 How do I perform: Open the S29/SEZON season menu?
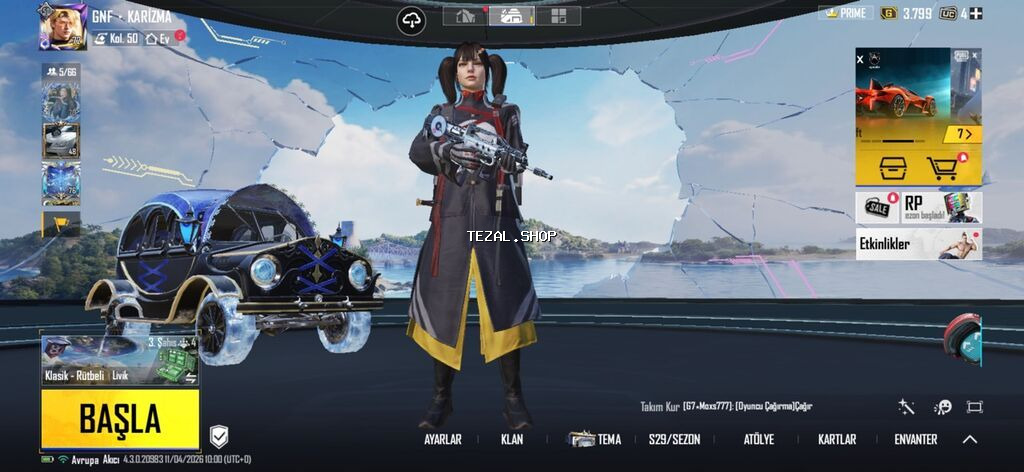click(x=674, y=439)
